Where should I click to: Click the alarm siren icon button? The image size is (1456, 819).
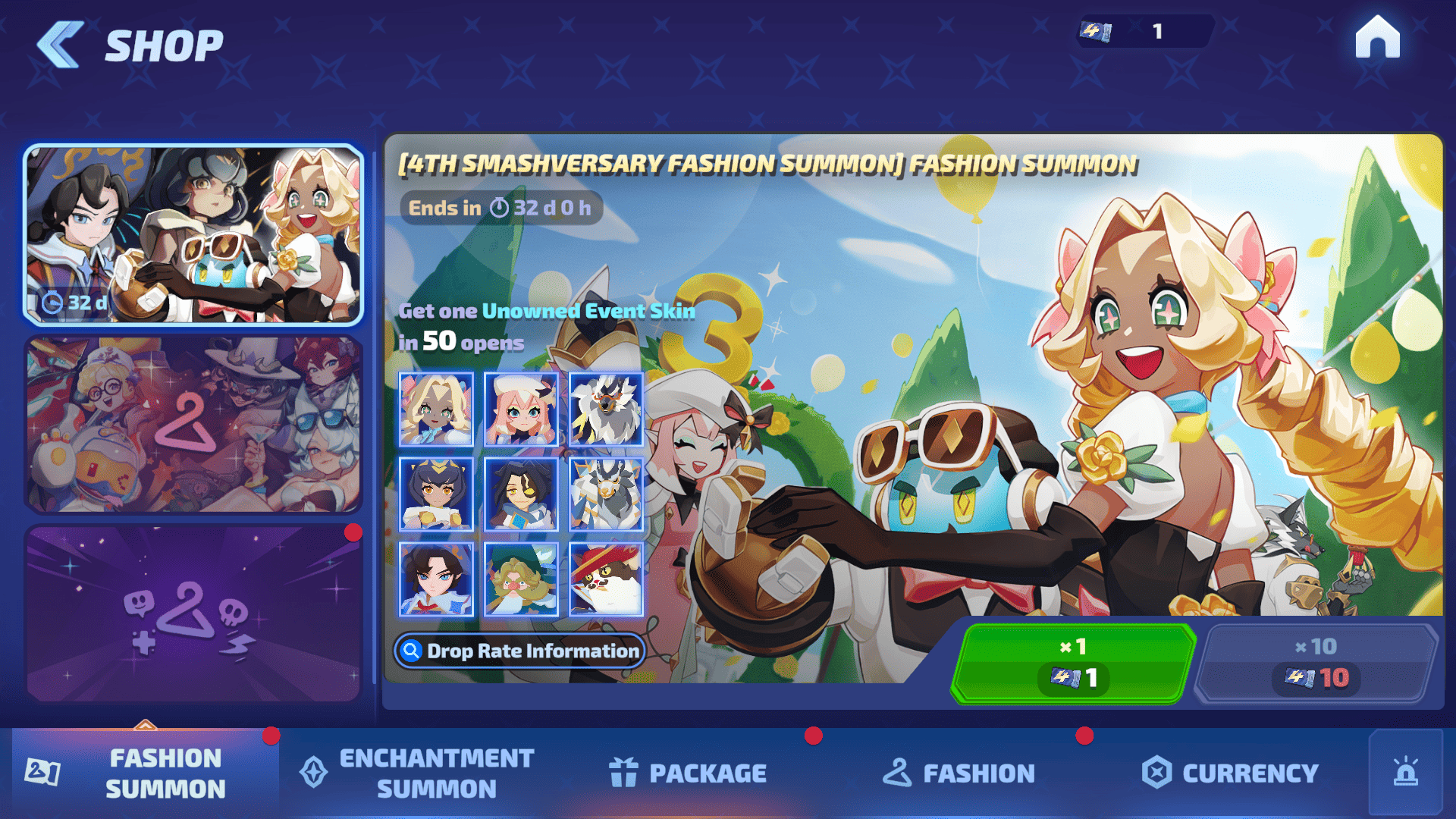[1405, 773]
